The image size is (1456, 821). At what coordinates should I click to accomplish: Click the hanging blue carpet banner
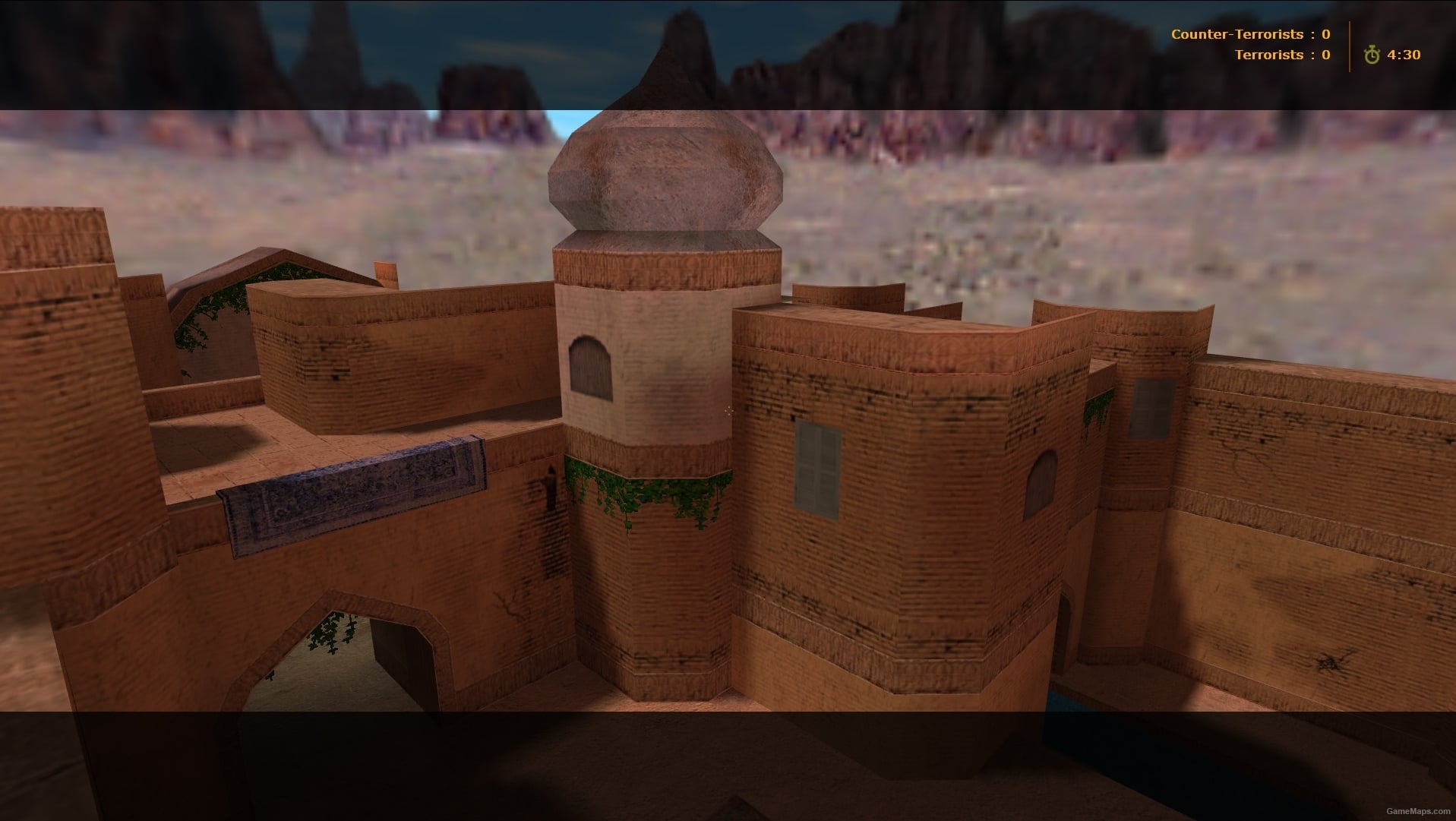click(x=357, y=486)
